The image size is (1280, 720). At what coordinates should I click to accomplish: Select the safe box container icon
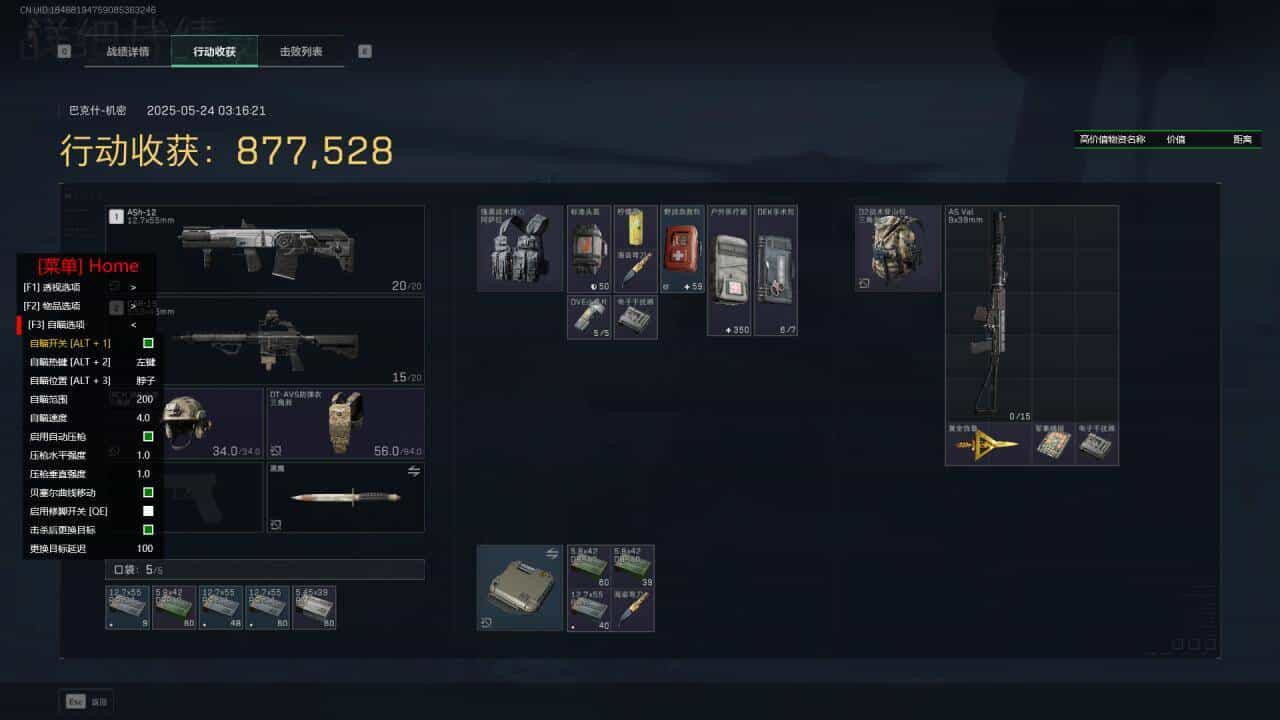click(x=519, y=588)
